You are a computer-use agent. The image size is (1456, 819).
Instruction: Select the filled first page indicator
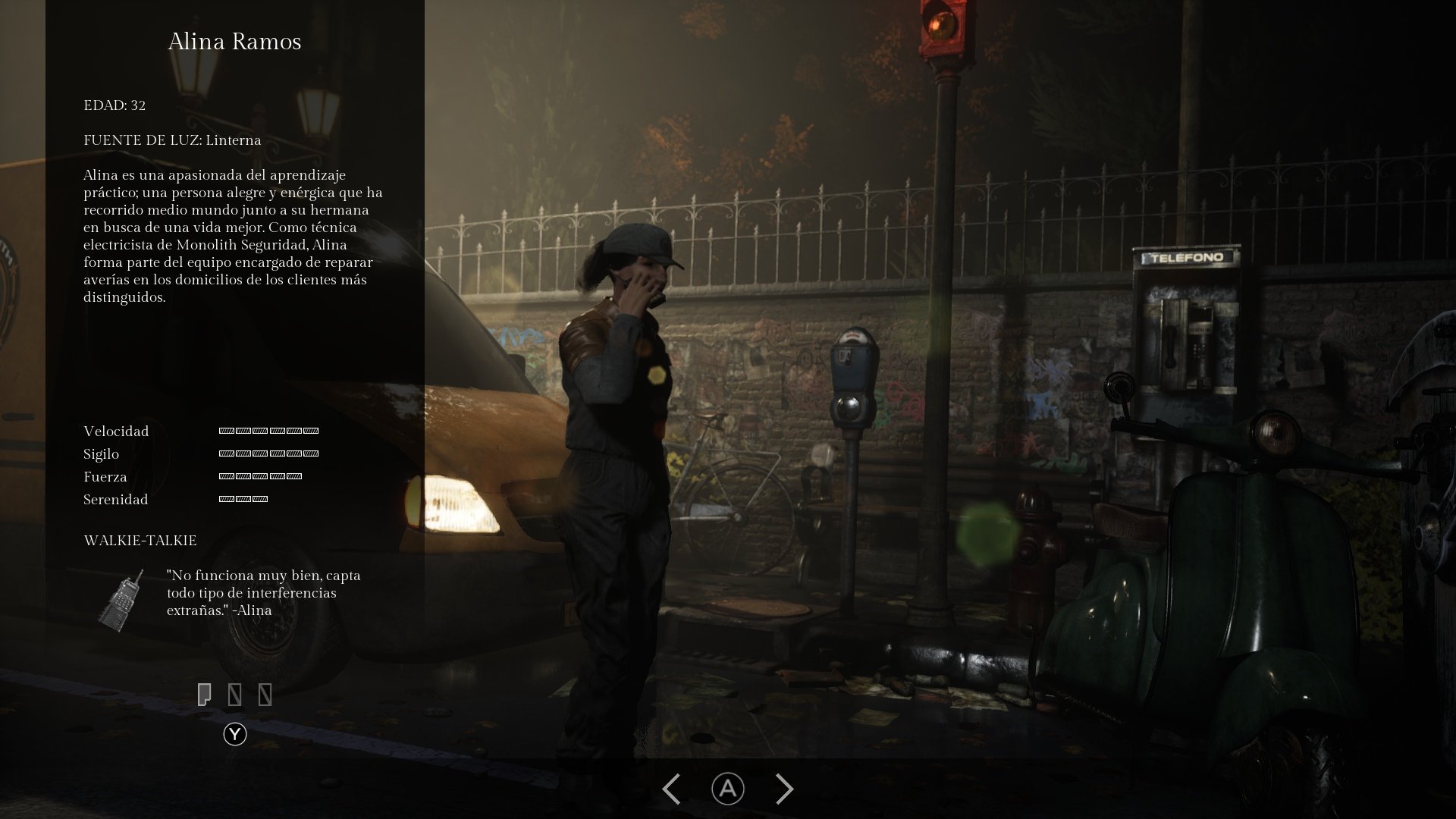(x=206, y=694)
